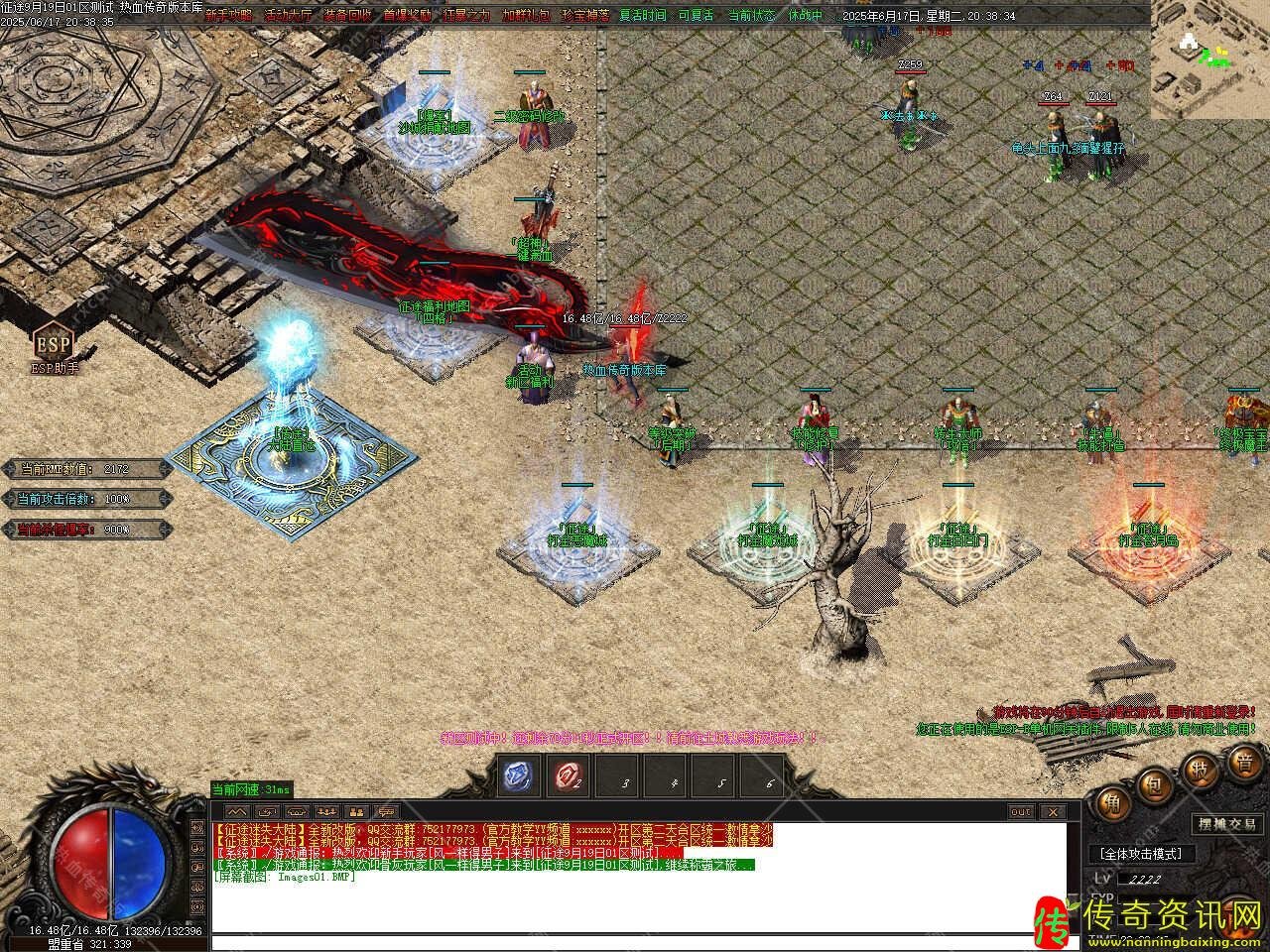
Task: Open the ESP助手 assistant icon
Action: click(x=54, y=346)
